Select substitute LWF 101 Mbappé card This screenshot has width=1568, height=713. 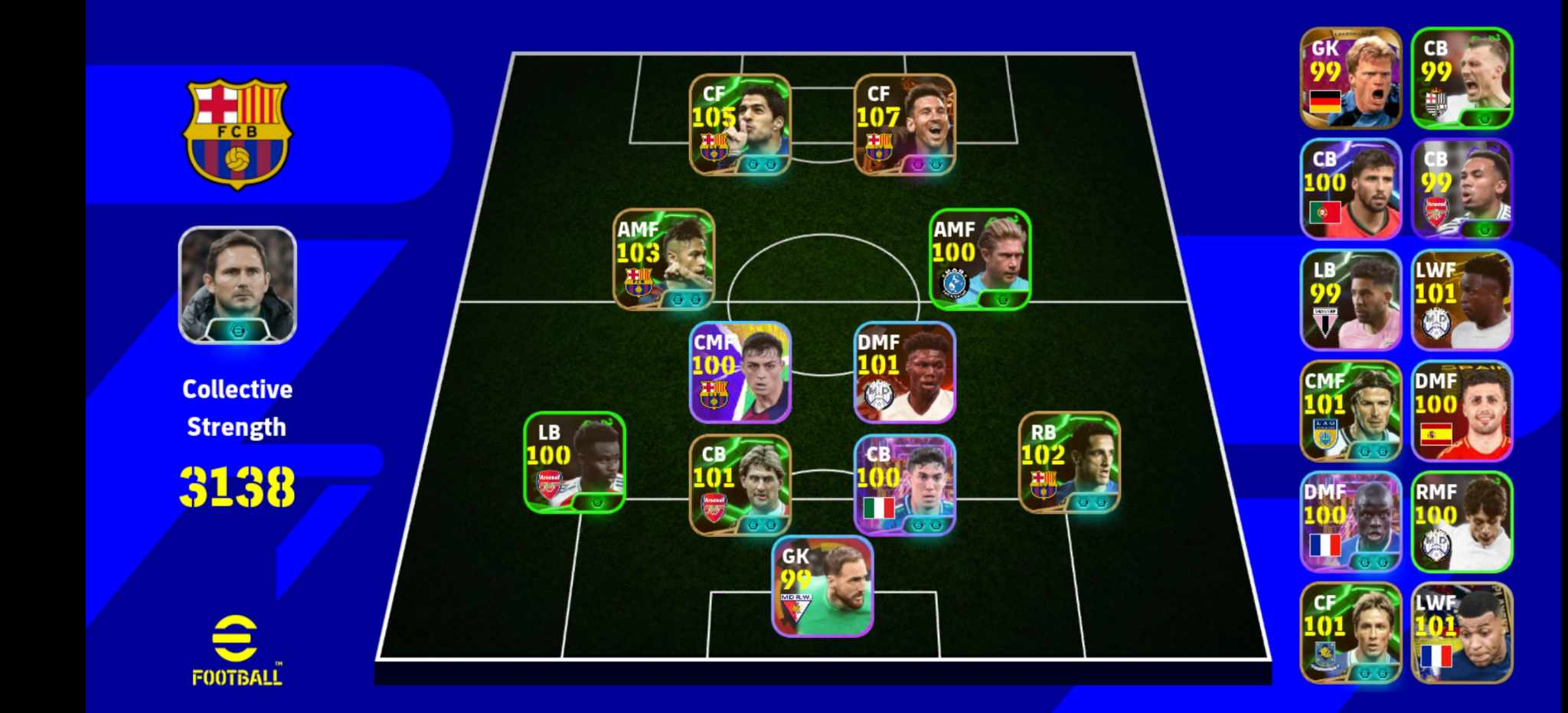coord(1462,632)
